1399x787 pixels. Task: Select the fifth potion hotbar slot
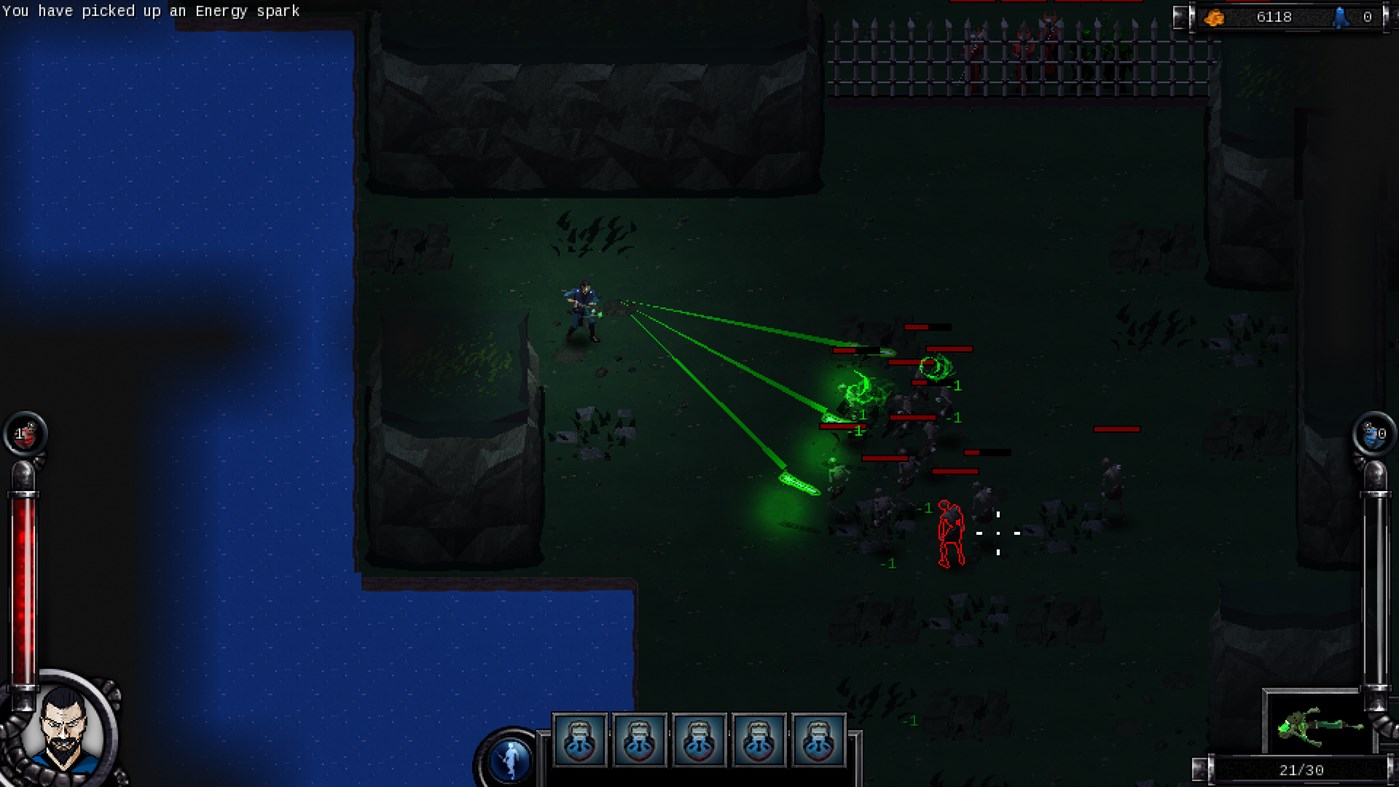tap(819, 739)
